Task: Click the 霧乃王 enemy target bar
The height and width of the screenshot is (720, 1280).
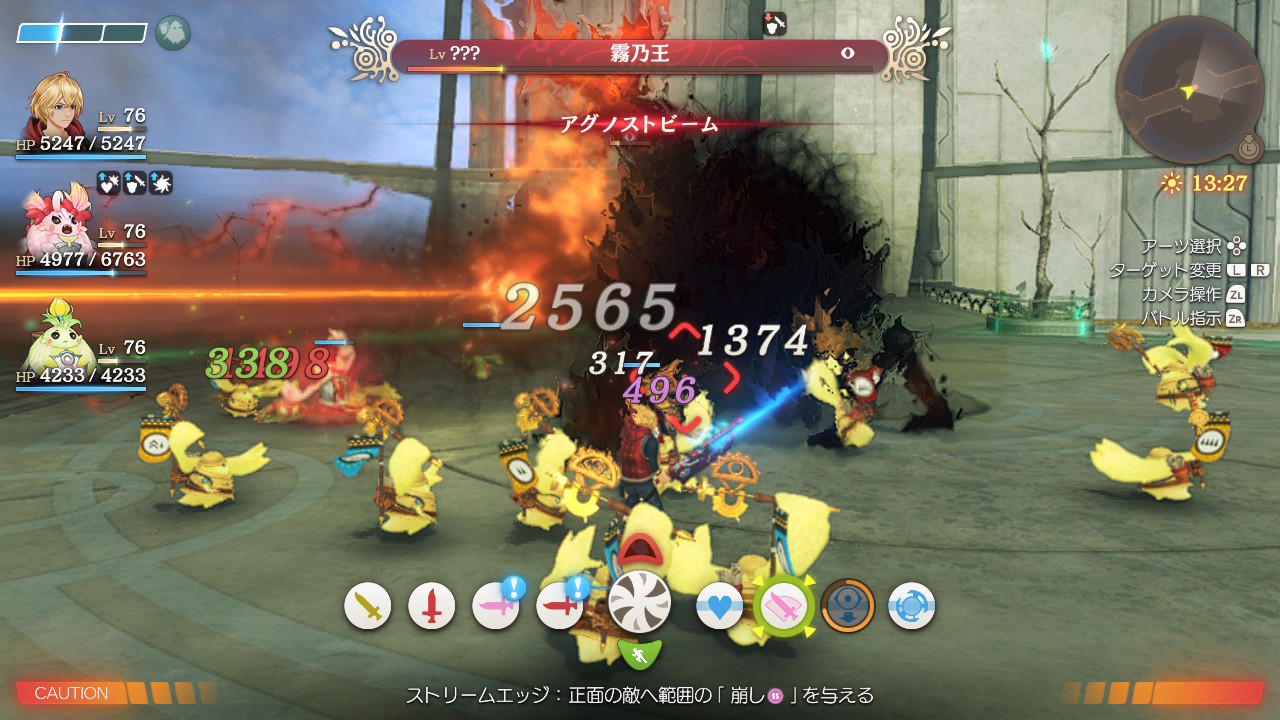Action: tap(638, 55)
